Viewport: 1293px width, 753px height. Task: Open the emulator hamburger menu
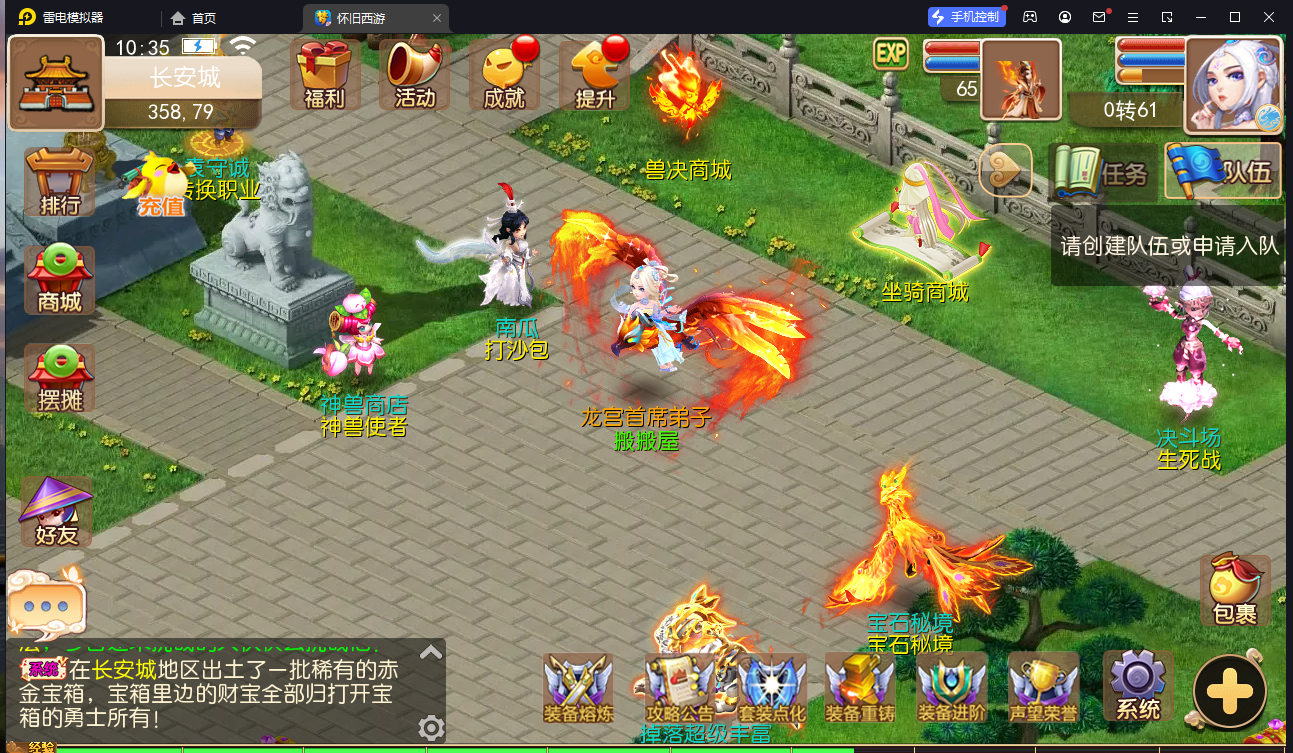1133,17
